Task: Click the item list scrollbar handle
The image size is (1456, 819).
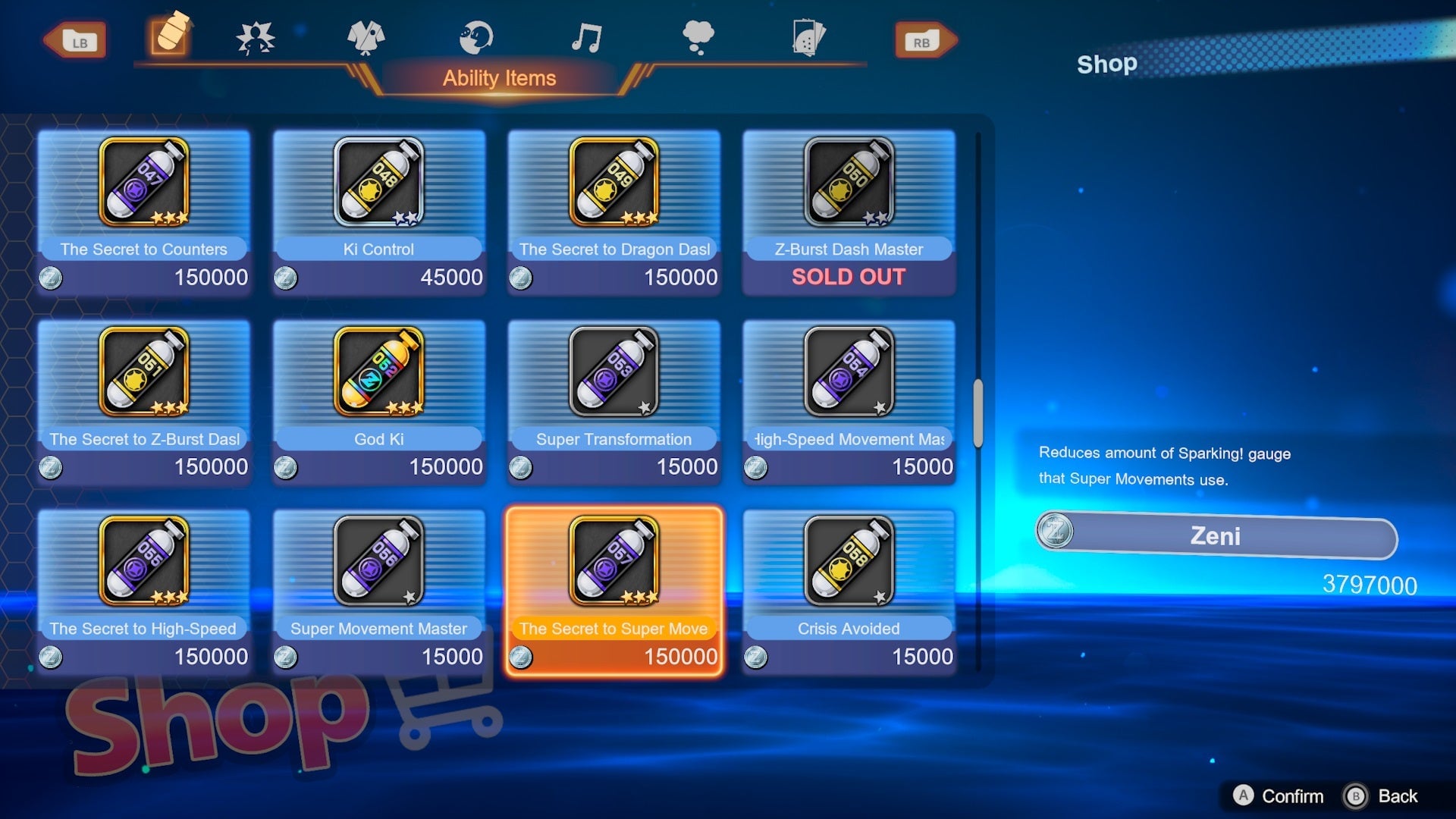Action: click(x=978, y=413)
